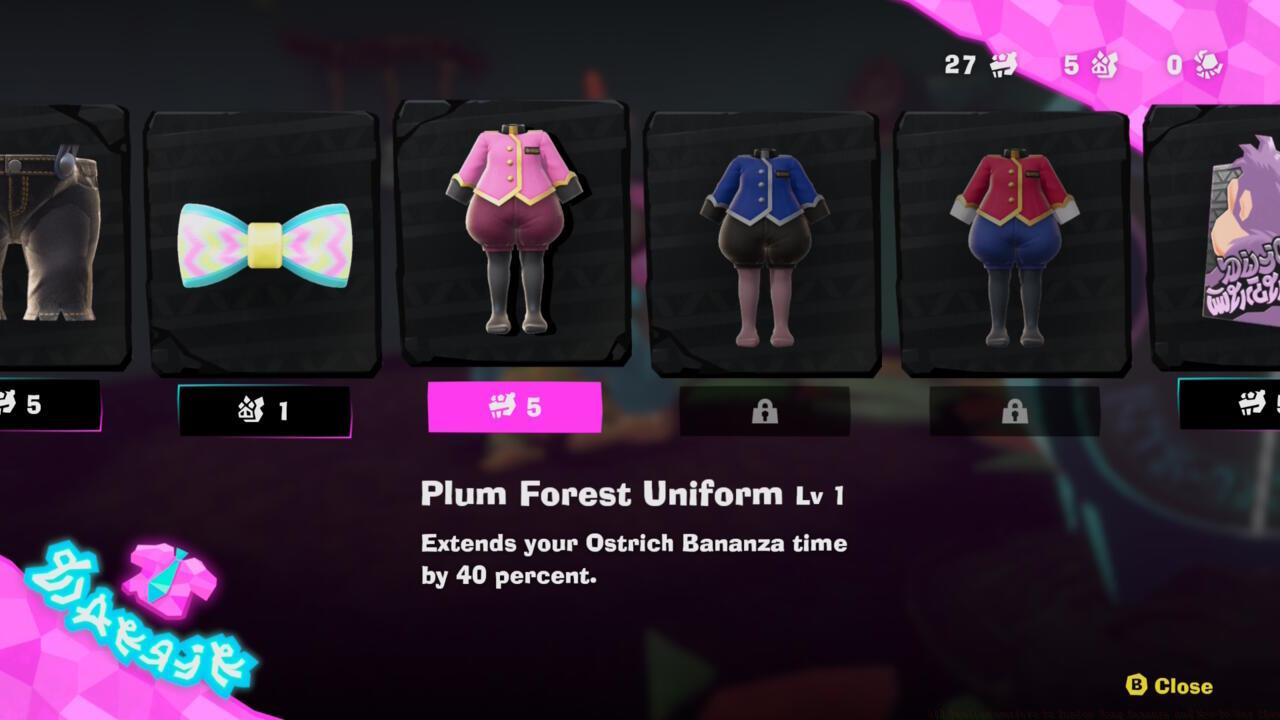Click the bronze currency icon showing 27

(1003, 66)
